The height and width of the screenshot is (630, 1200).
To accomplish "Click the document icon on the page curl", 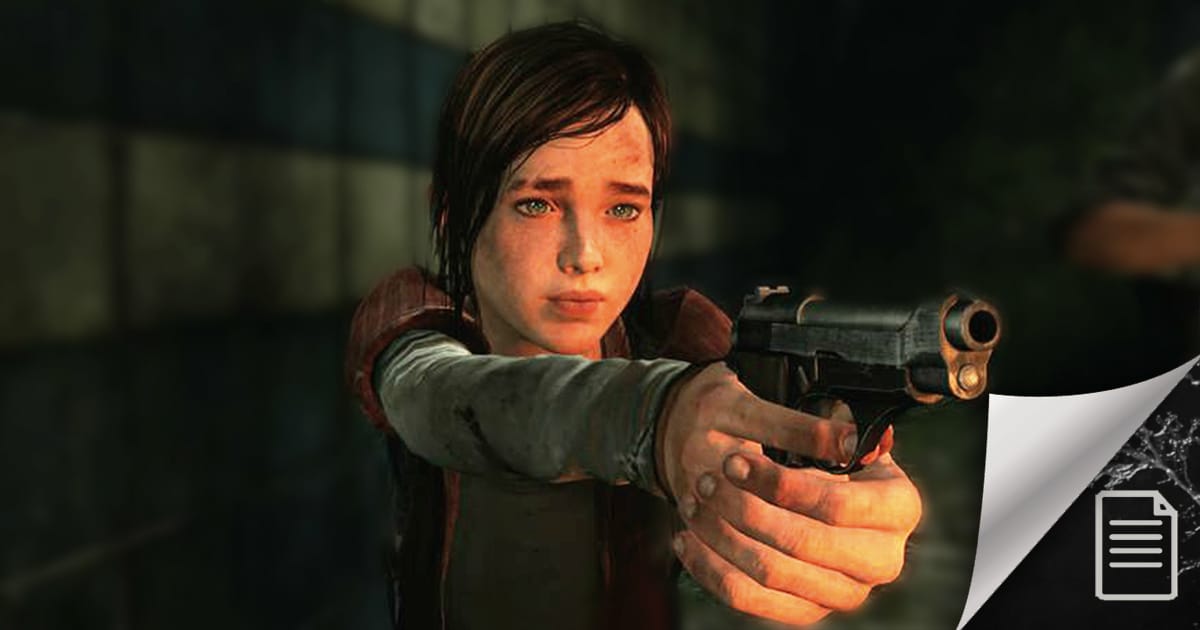I will pos(1135,545).
